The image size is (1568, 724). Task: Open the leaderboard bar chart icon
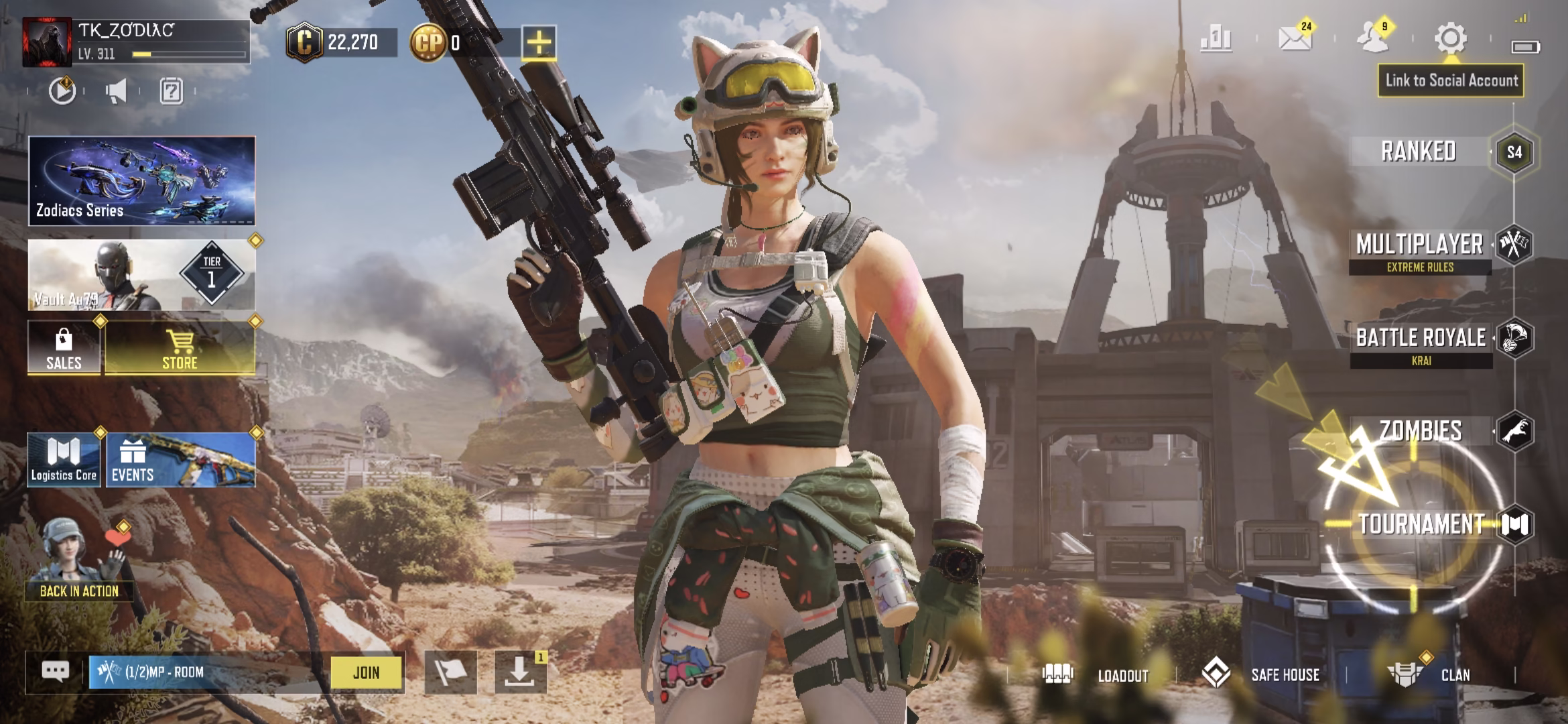[x=1216, y=39]
